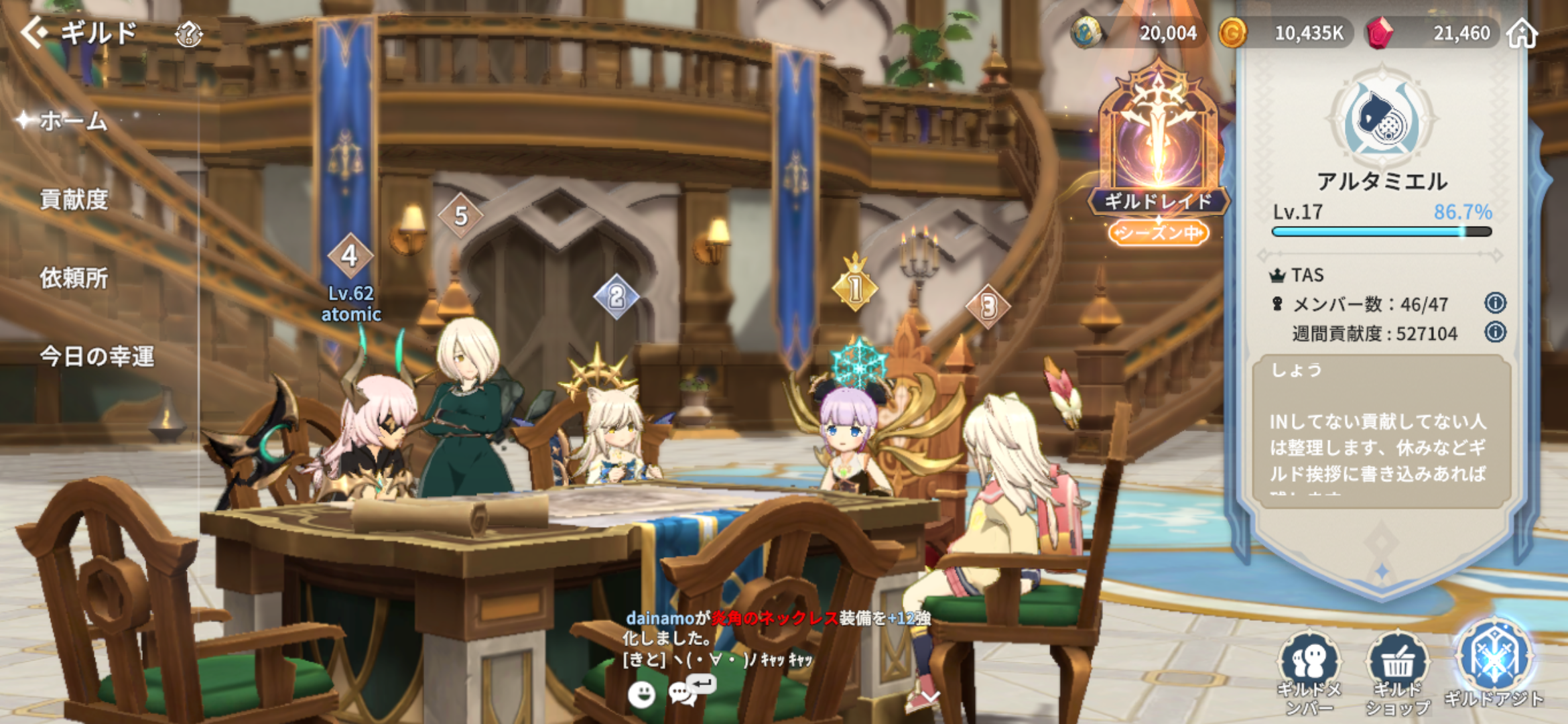Tap the gold coin currency icon
The image size is (1568, 724).
1232,33
